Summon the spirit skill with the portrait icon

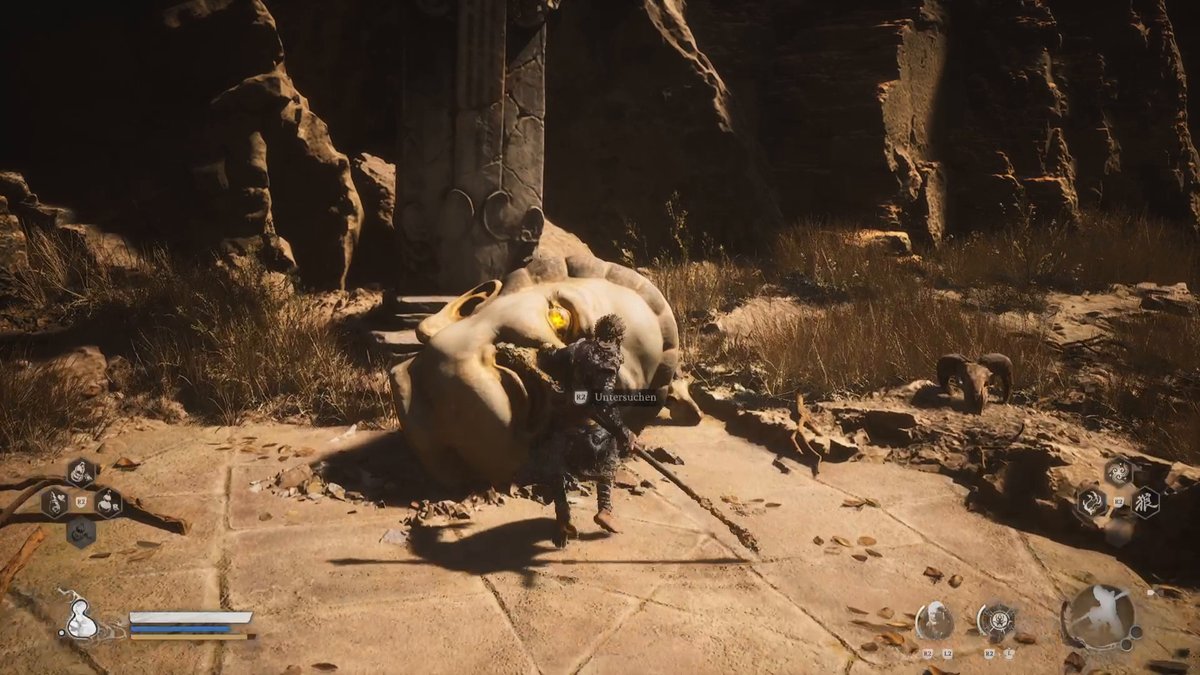[x=934, y=621]
